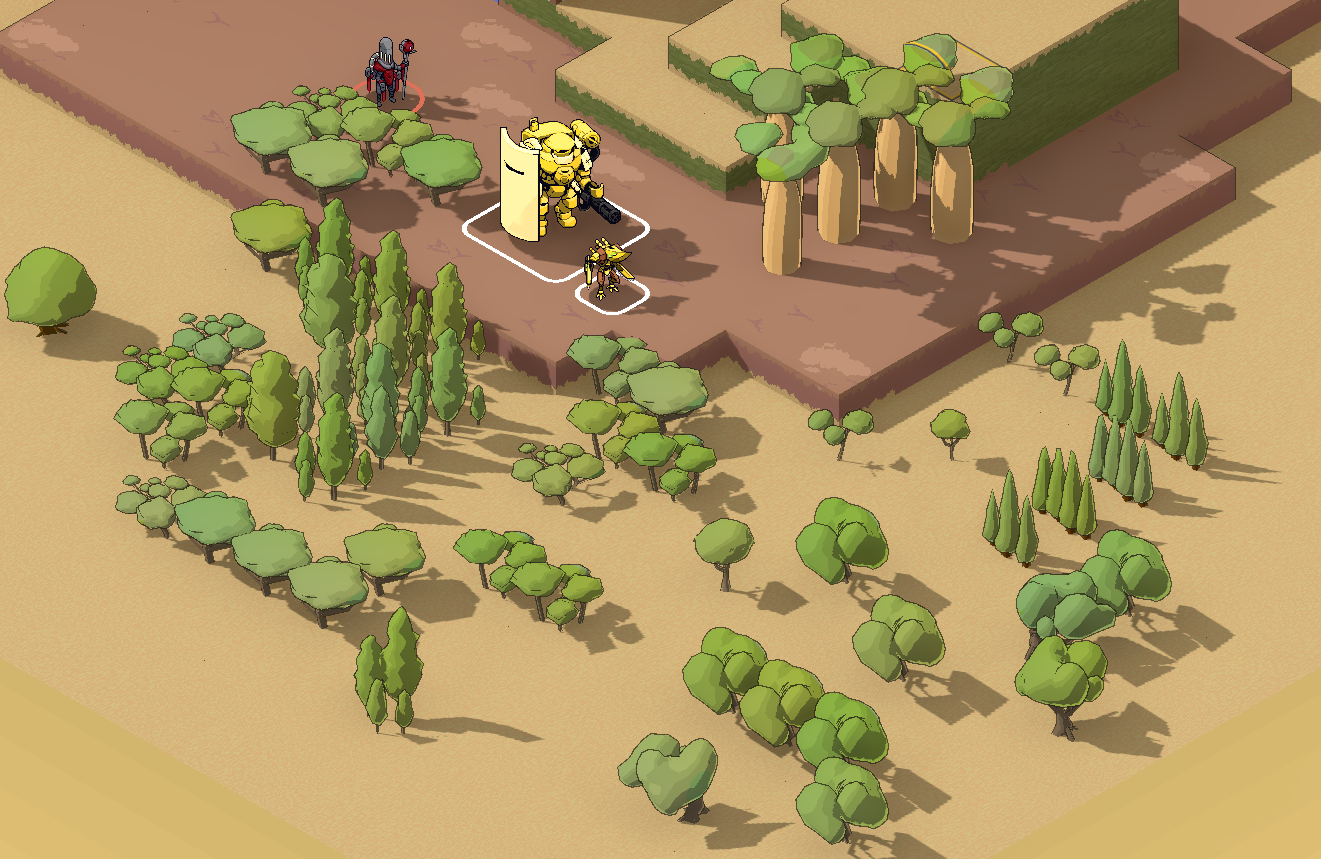Target the red-caped enemy with staff
The width and height of the screenshot is (1321, 859).
tap(389, 72)
